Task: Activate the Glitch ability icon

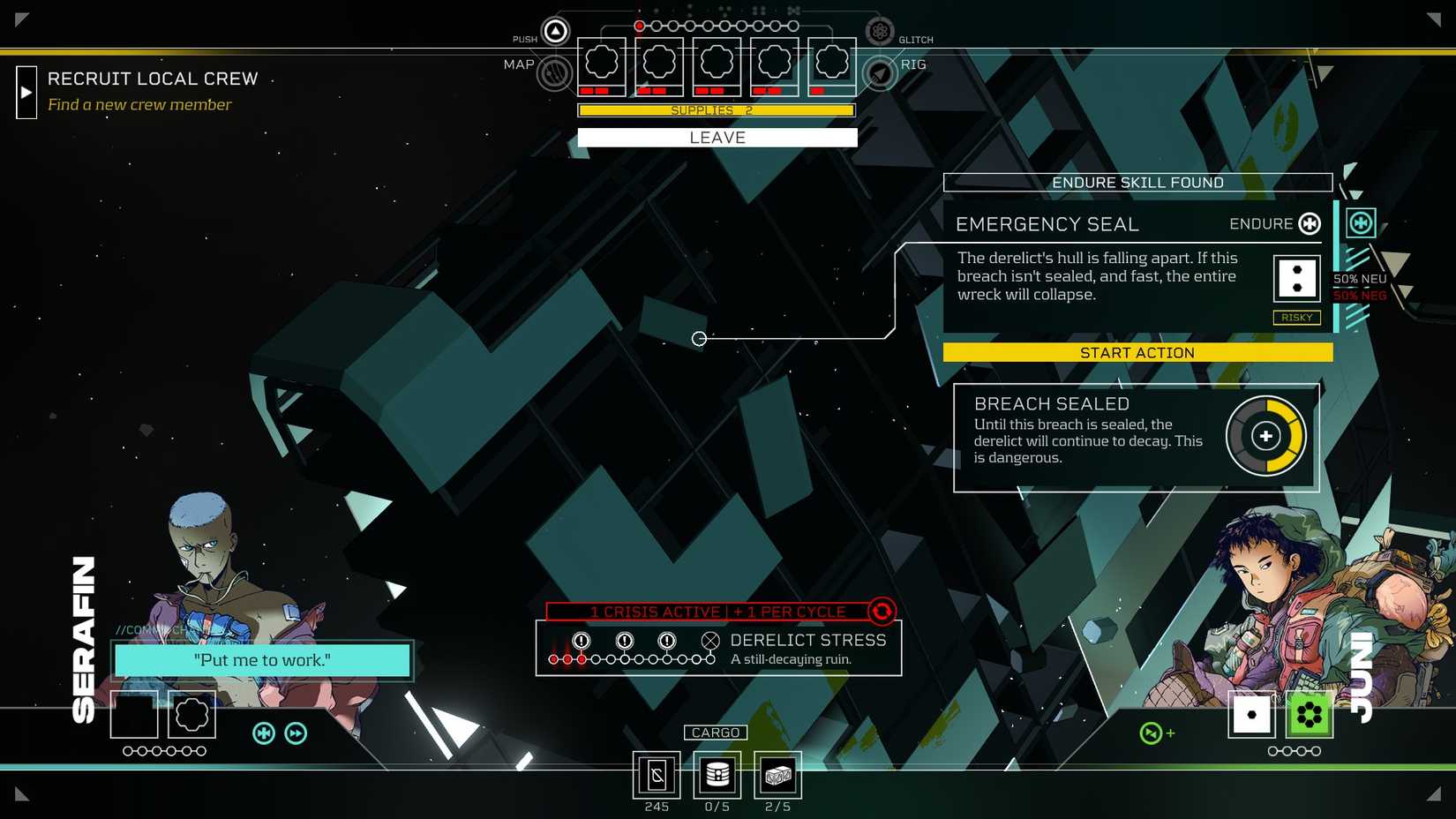Action: [879, 32]
